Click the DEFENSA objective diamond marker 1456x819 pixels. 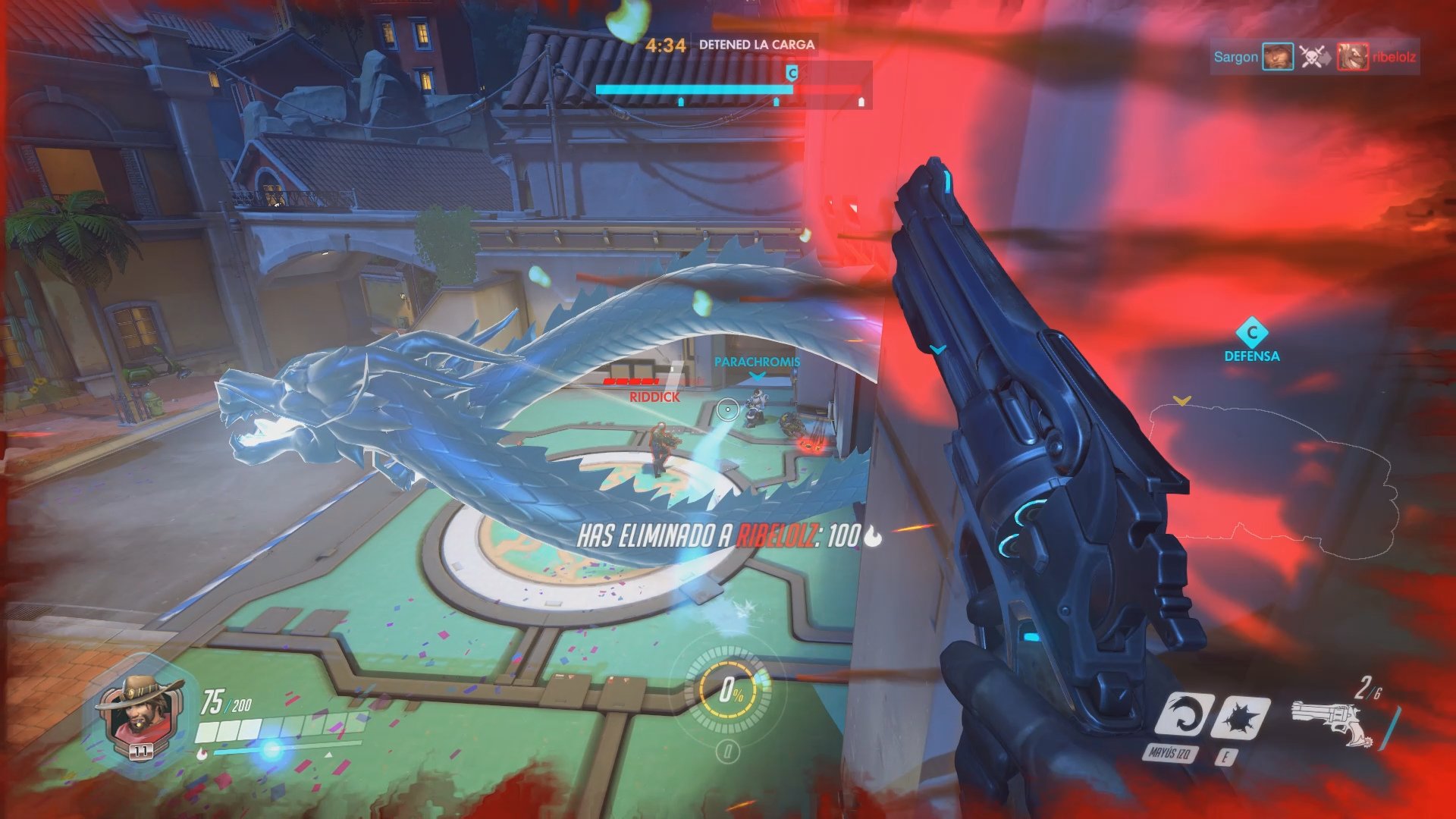(x=1251, y=331)
